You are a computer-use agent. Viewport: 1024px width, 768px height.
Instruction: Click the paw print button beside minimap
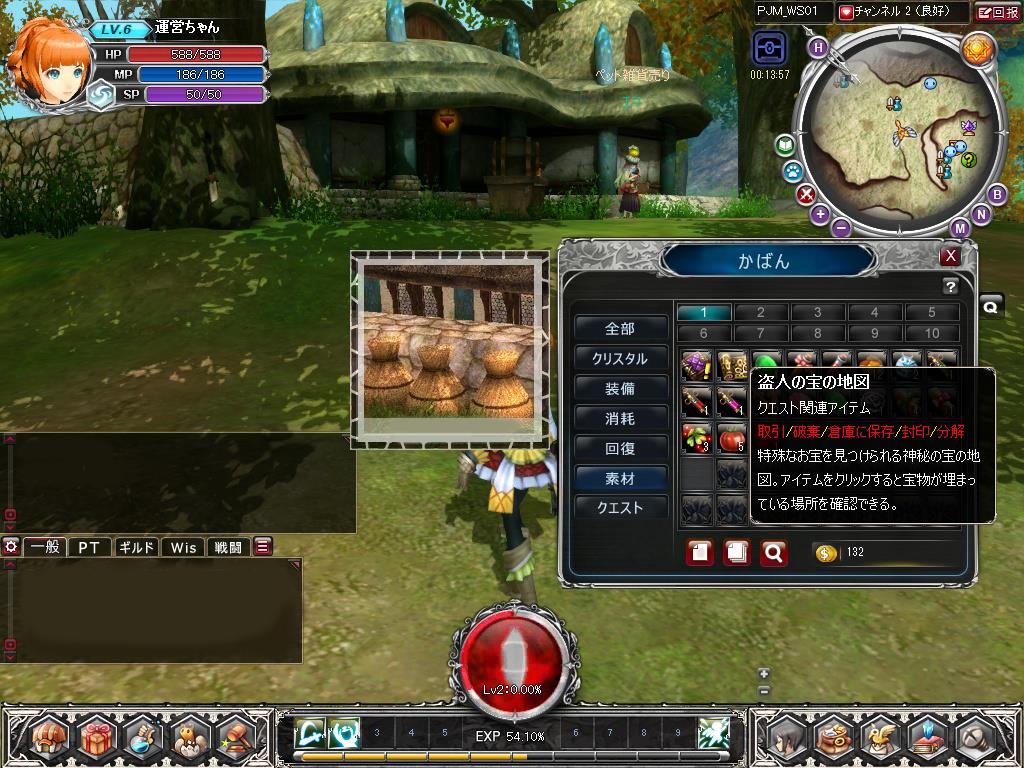click(x=791, y=171)
